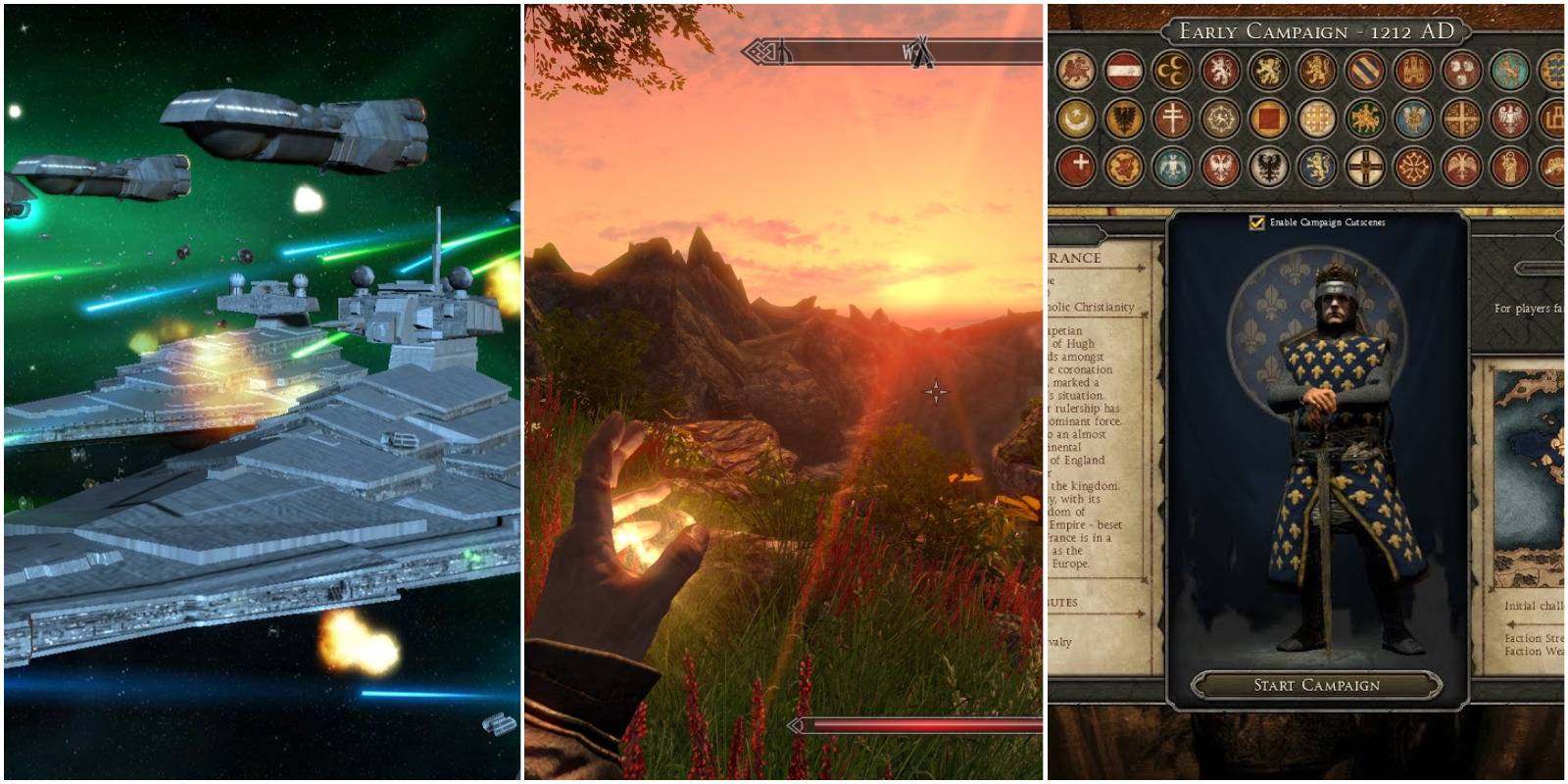Image resolution: width=1568 pixels, height=784 pixels.
Task: Select the black eagle on gold faction emblem
Action: 1125,118
